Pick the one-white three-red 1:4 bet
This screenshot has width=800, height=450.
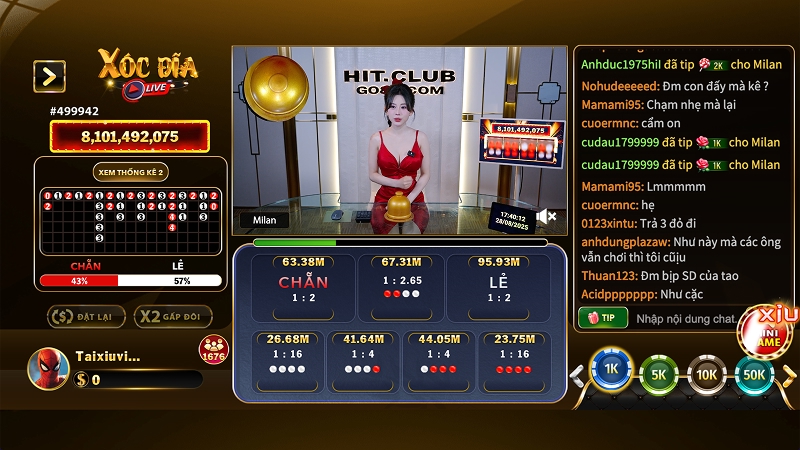tap(437, 362)
